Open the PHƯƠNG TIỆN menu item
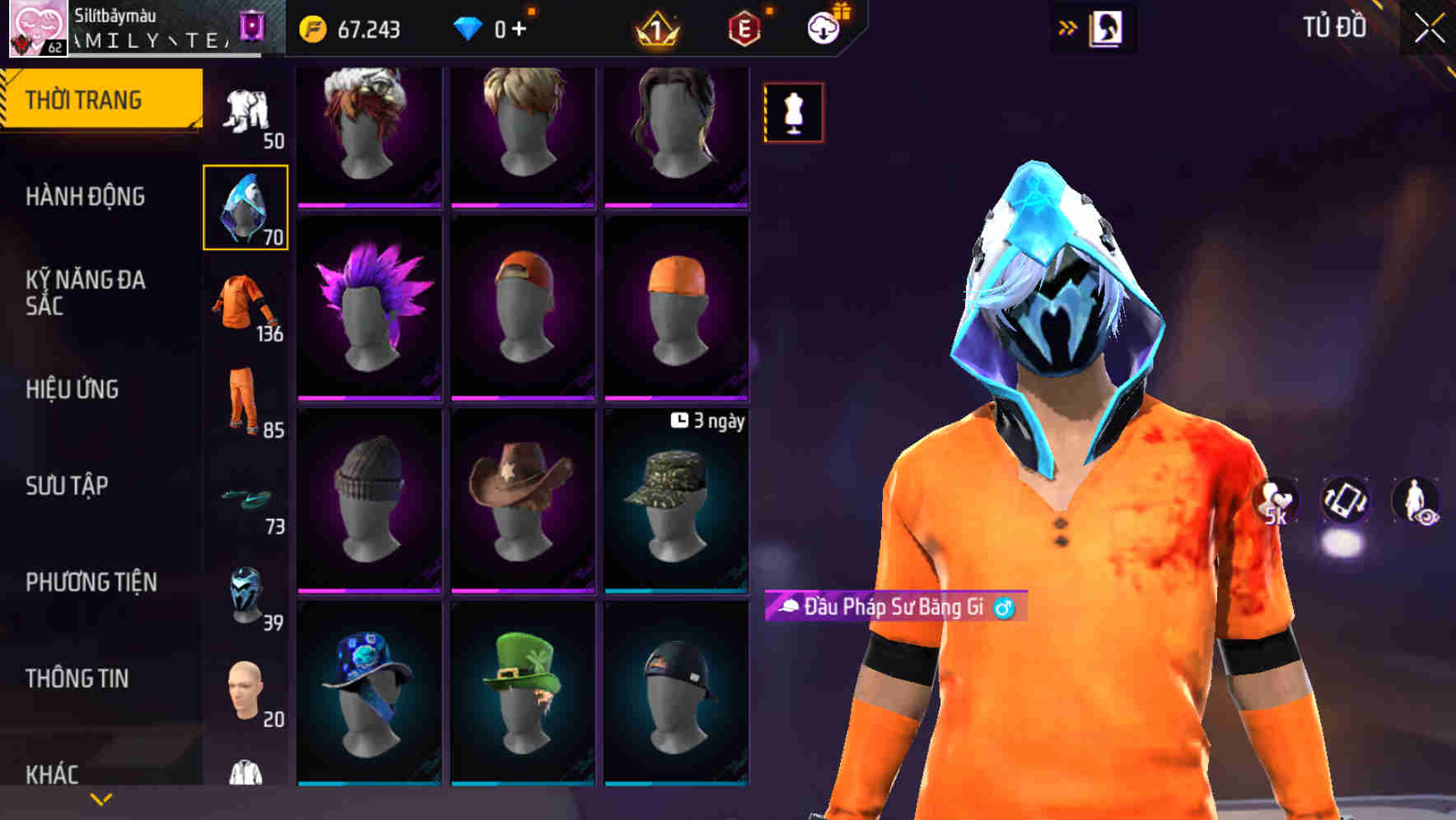The width and height of the screenshot is (1456, 820). pyautogui.click(x=91, y=581)
